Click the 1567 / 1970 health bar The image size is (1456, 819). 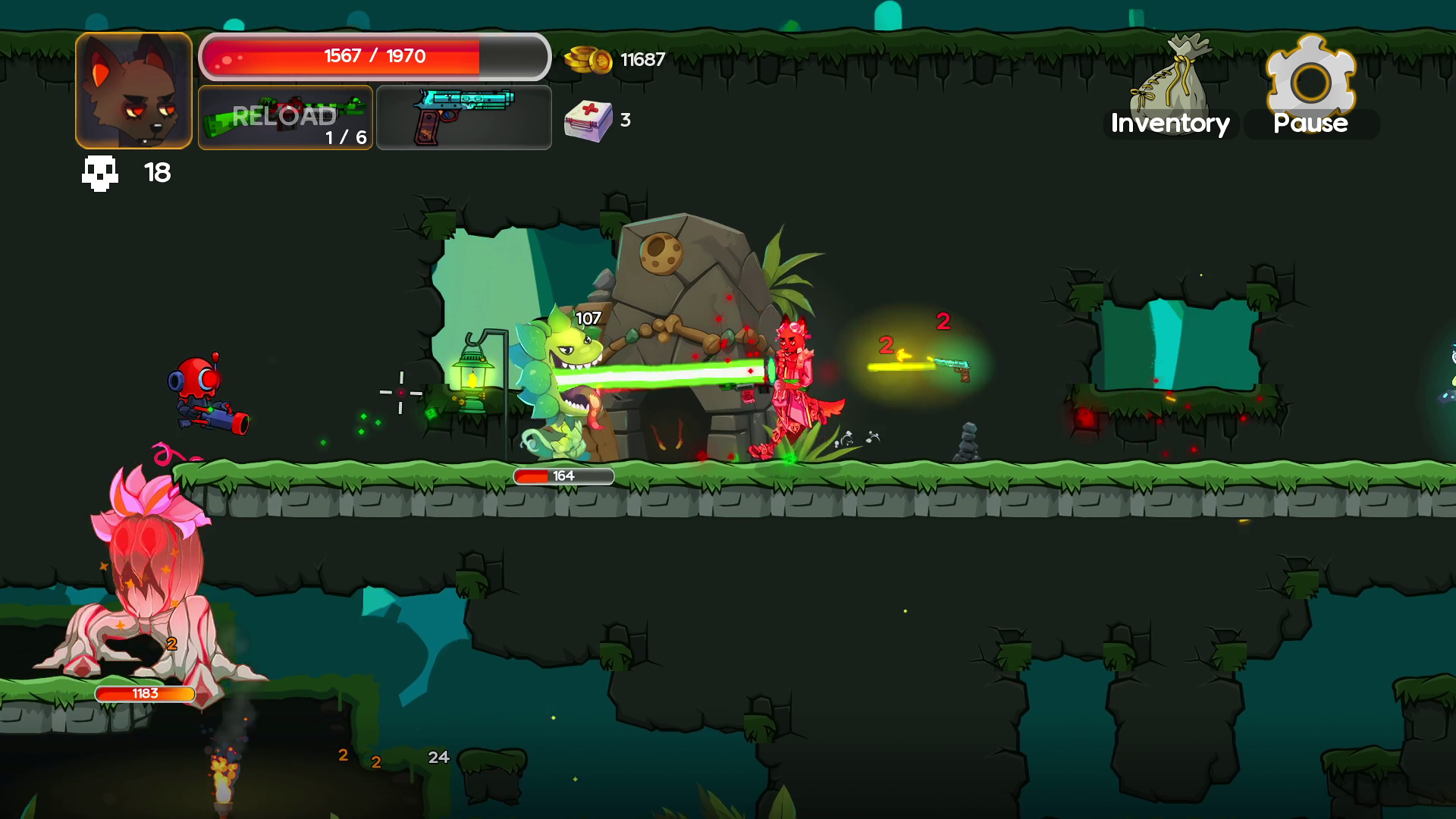(x=375, y=55)
